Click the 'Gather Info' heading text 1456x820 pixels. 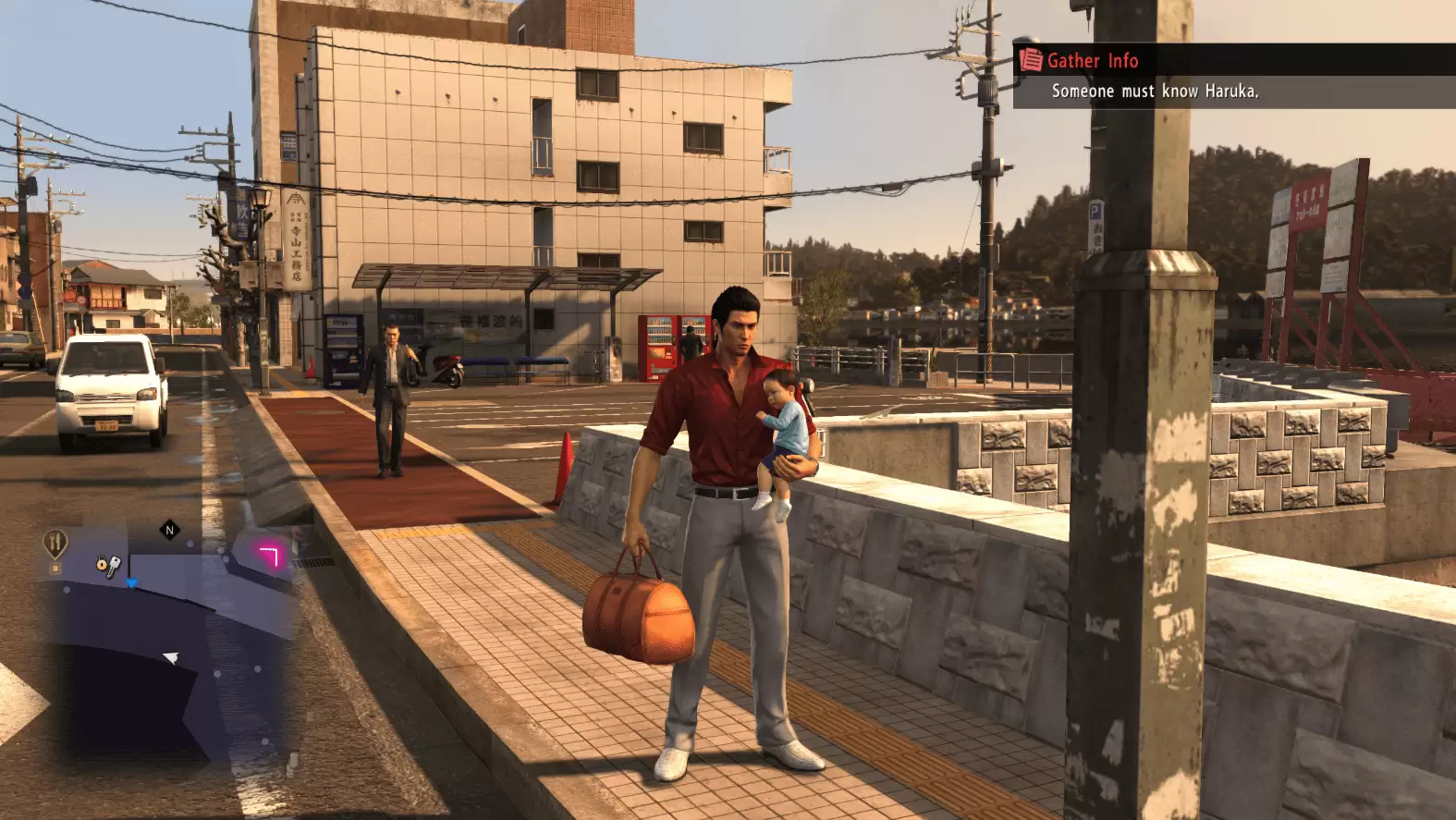tap(1092, 61)
